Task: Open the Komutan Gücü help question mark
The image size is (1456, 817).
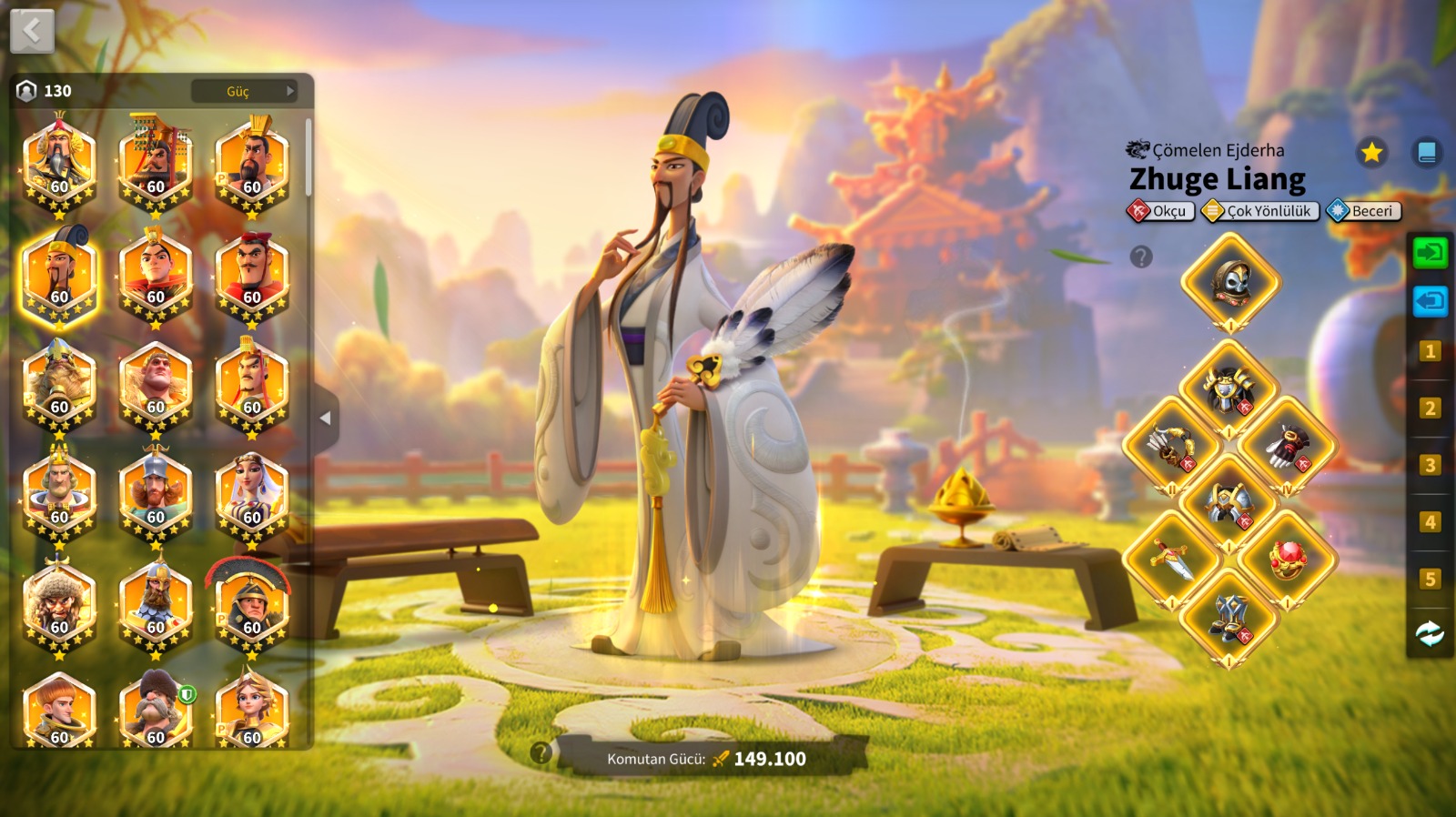Action: pos(541,752)
